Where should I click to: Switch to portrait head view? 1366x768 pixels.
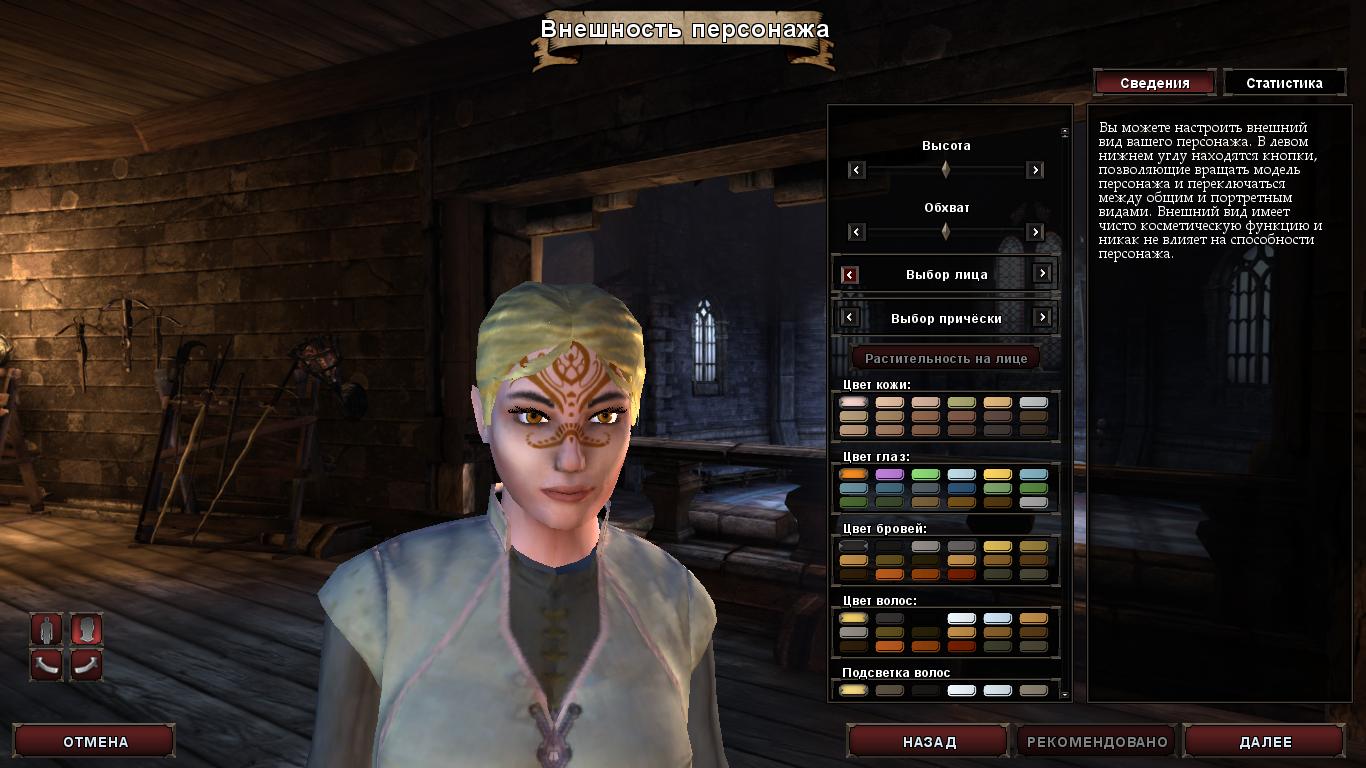87,629
